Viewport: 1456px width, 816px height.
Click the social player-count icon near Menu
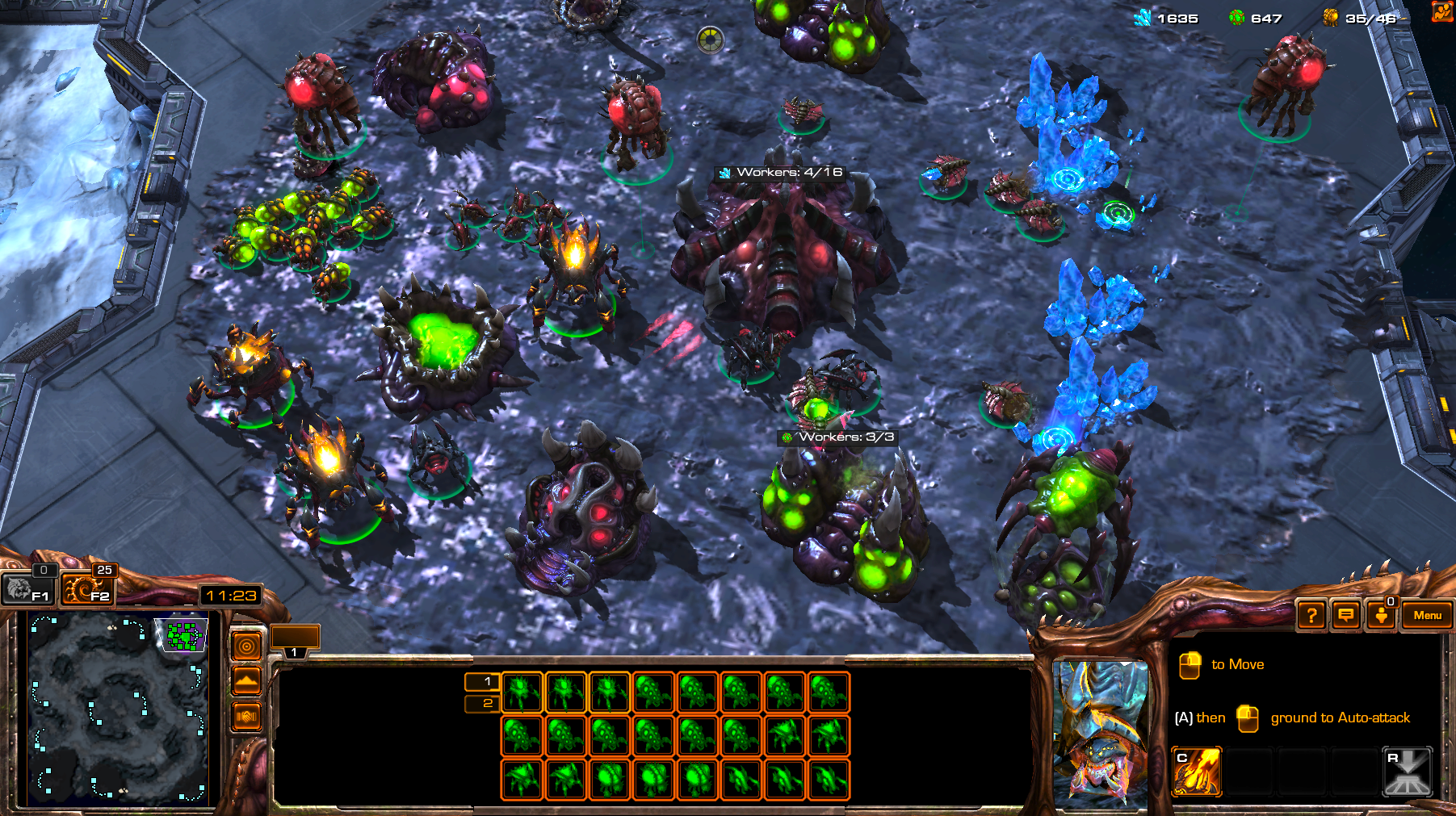(1381, 616)
